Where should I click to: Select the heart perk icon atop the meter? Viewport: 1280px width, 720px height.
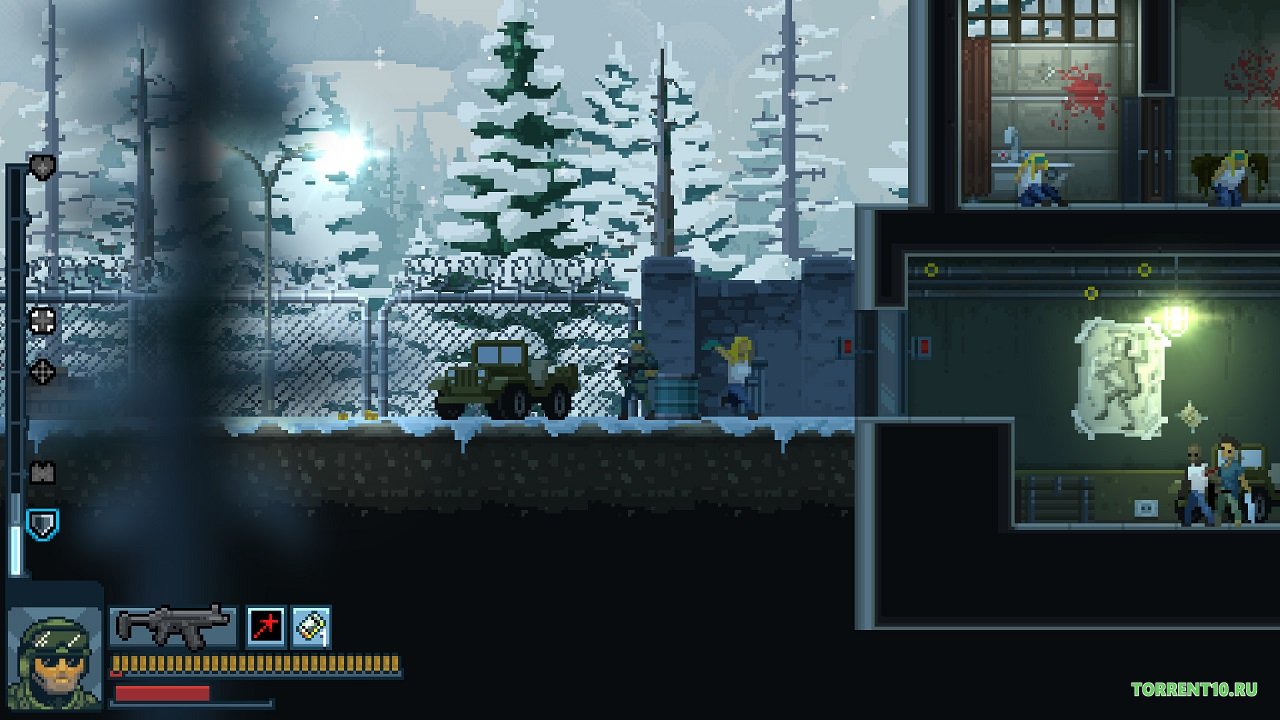tap(42, 167)
